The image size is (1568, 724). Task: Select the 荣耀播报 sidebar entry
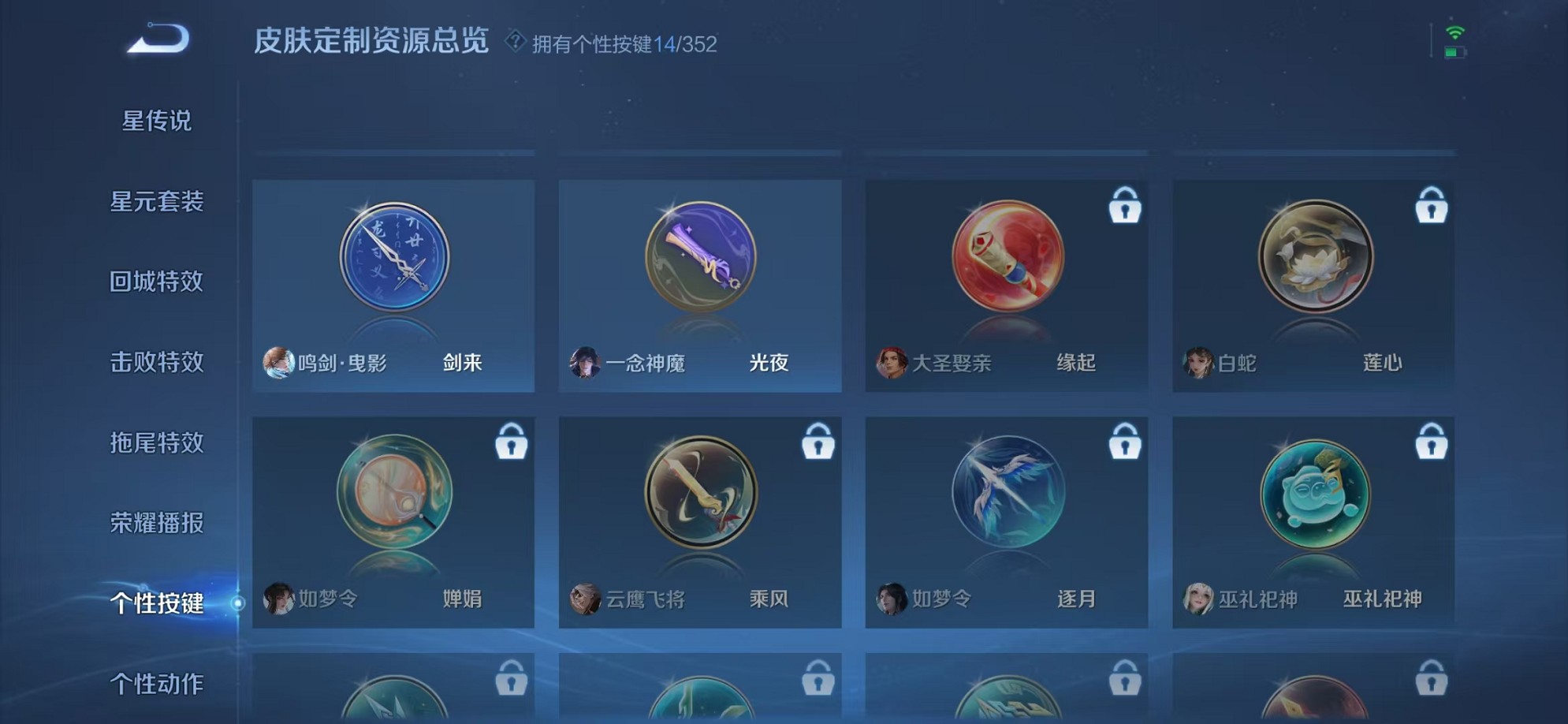(x=158, y=524)
